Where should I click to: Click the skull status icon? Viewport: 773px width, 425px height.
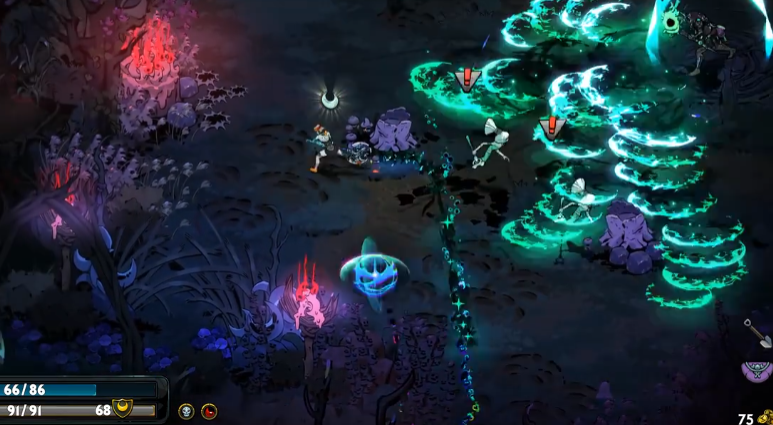pos(186,411)
